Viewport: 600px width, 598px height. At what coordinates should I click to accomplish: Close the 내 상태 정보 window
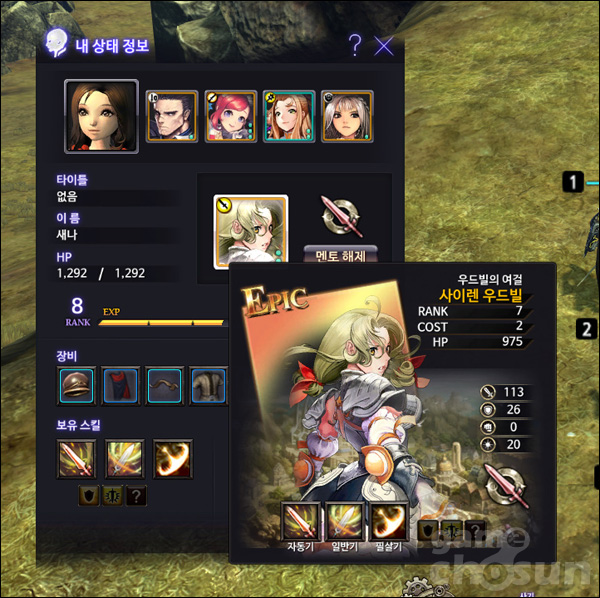coord(384,45)
